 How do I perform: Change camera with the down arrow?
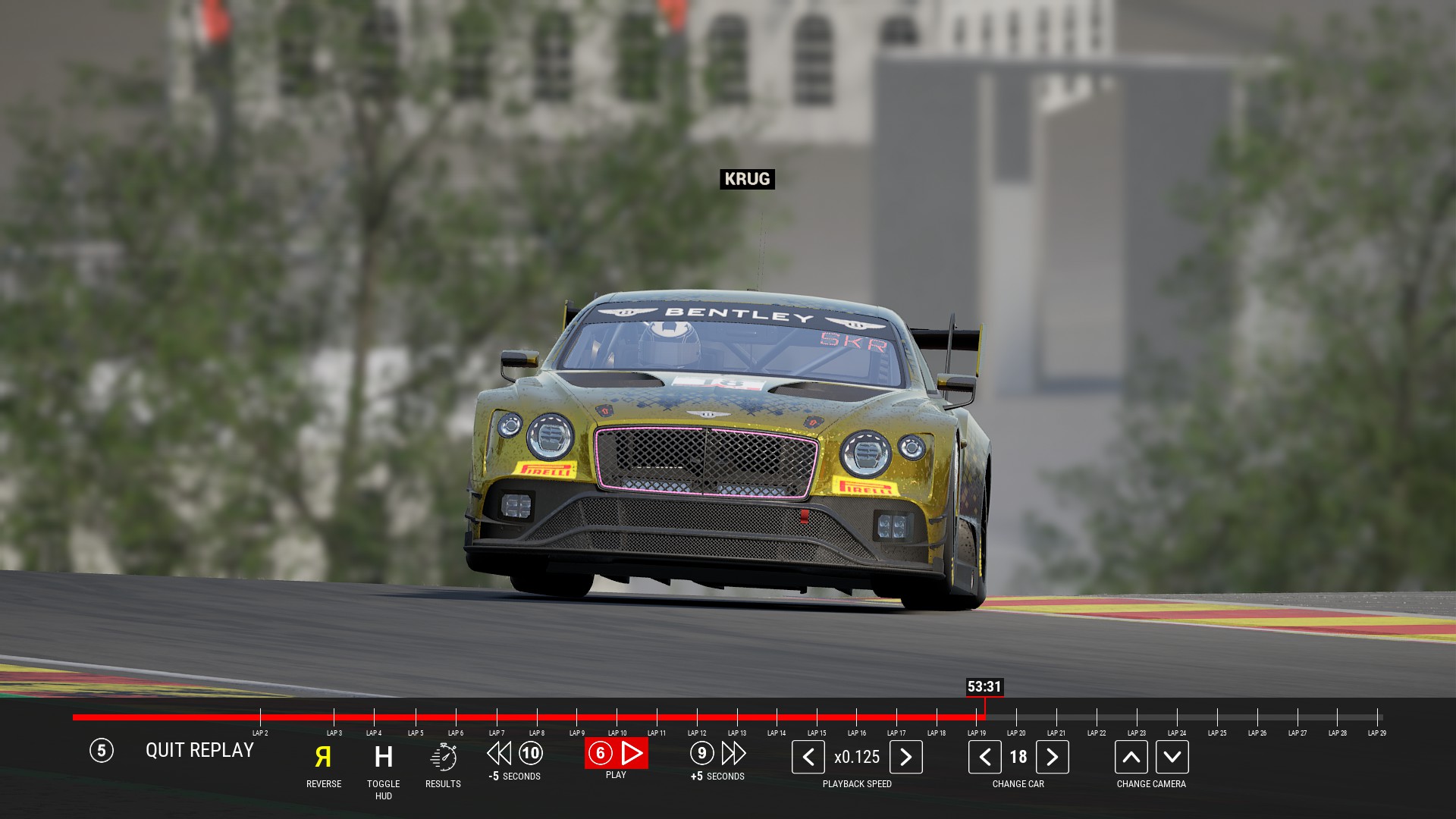tap(1172, 757)
